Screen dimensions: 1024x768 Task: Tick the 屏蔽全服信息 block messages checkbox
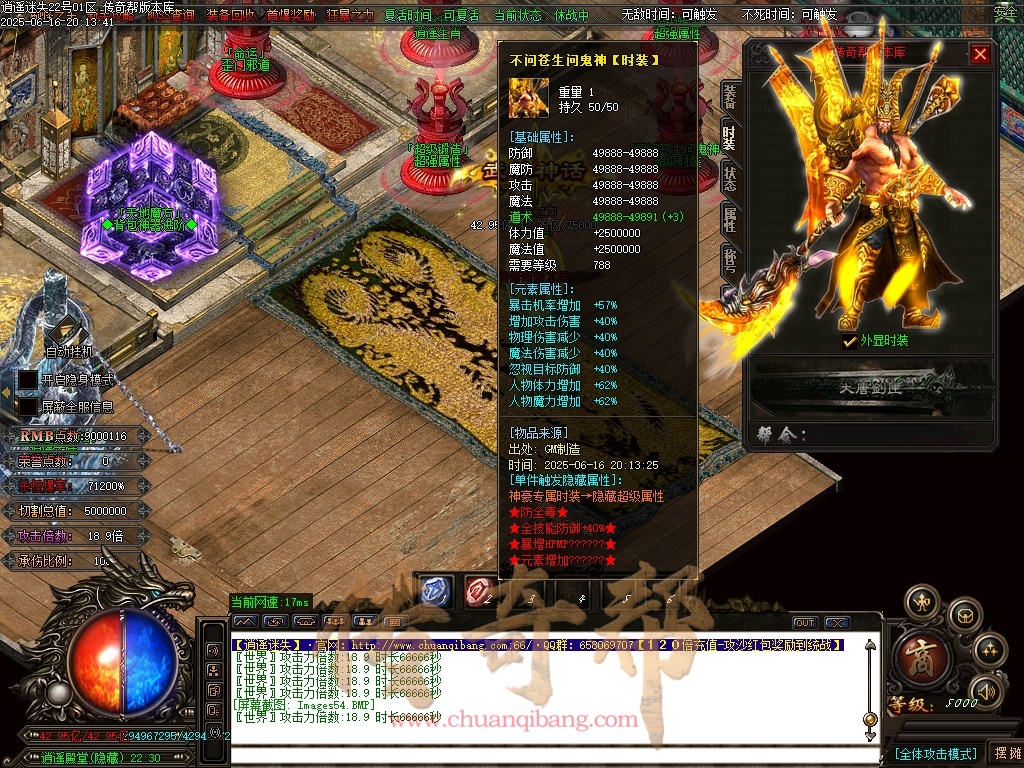28,407
